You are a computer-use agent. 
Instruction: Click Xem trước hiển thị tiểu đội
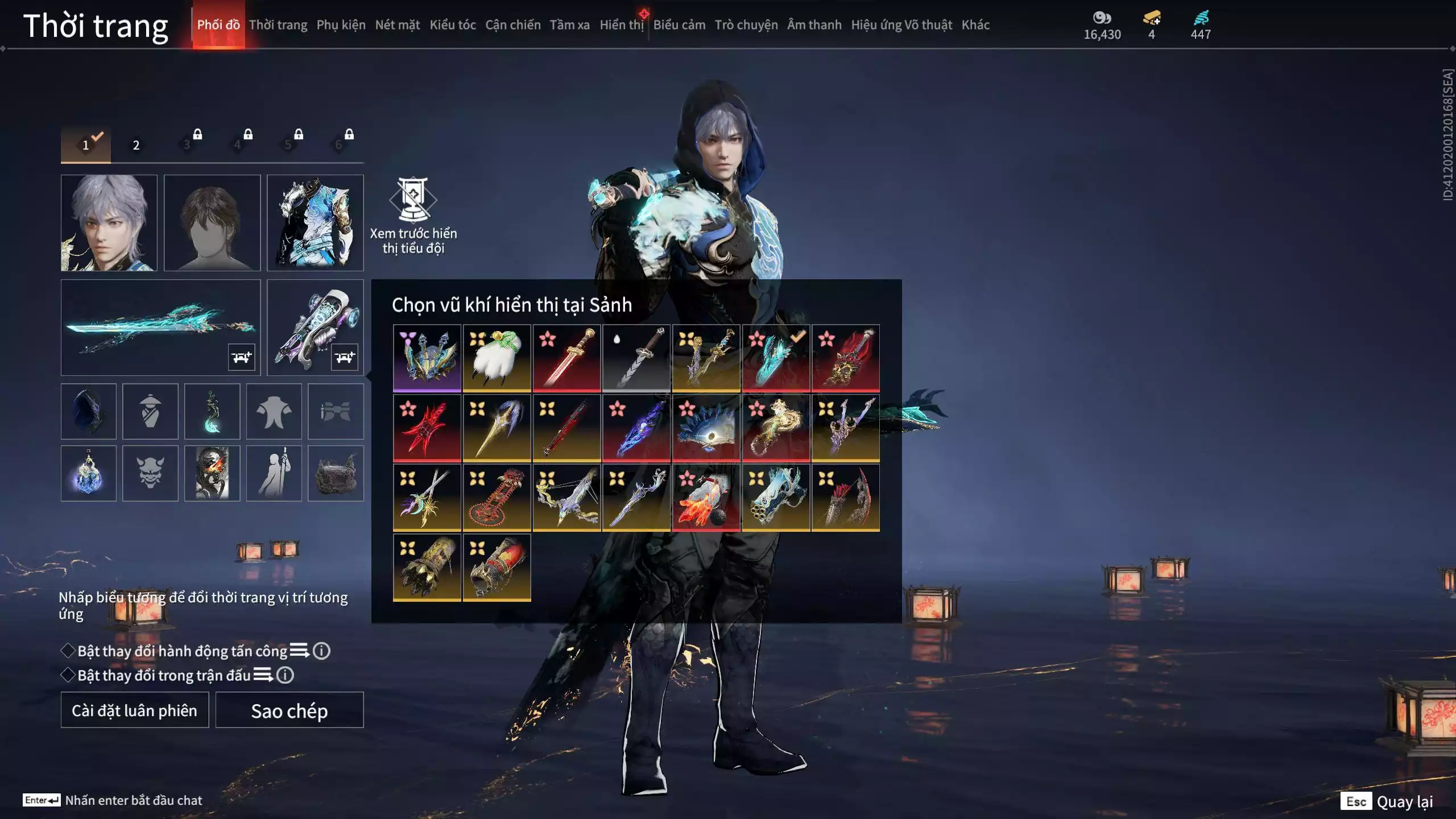(x=413, y=215)
